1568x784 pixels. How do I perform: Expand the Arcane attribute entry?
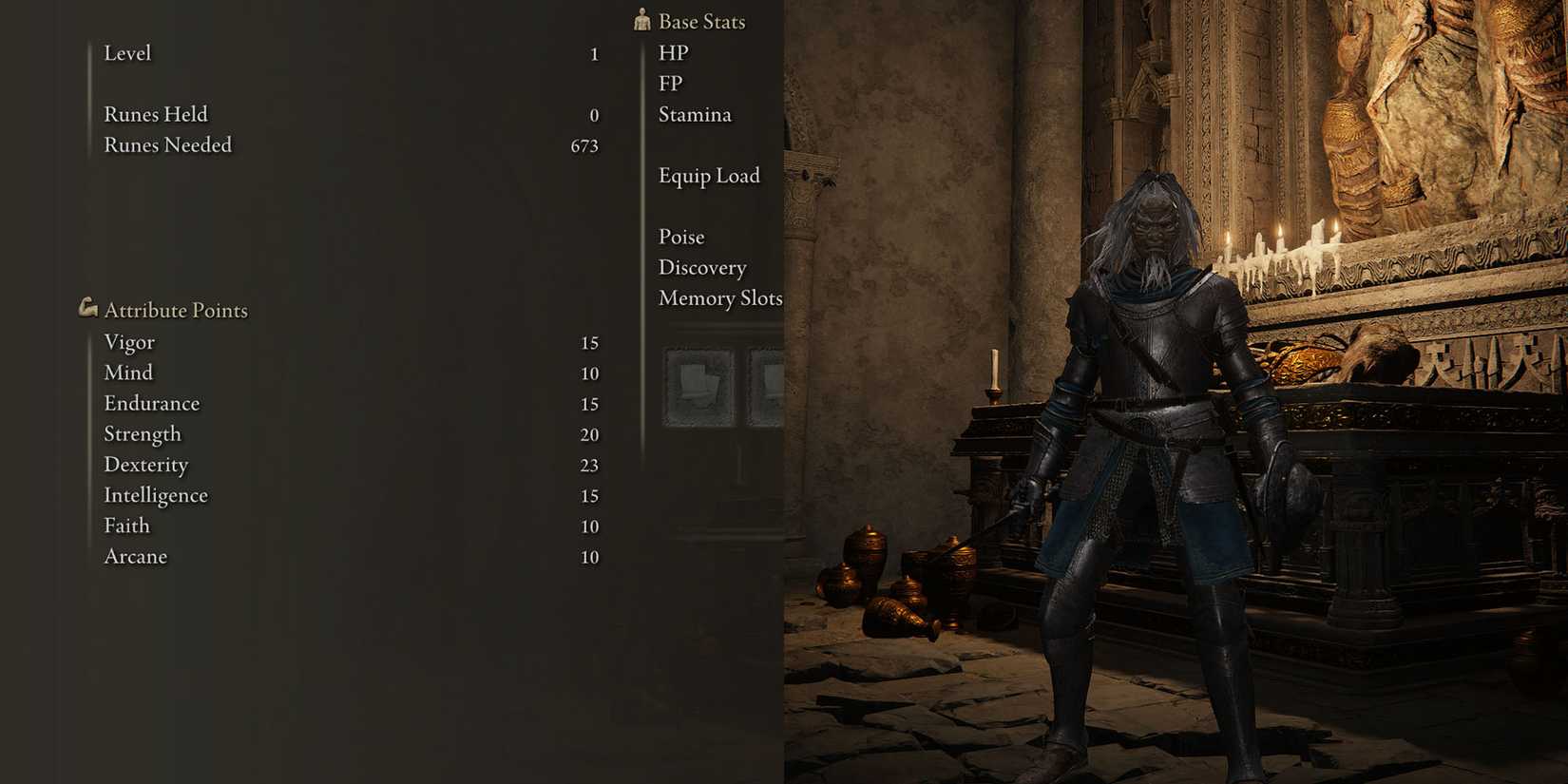coord(135,557)
